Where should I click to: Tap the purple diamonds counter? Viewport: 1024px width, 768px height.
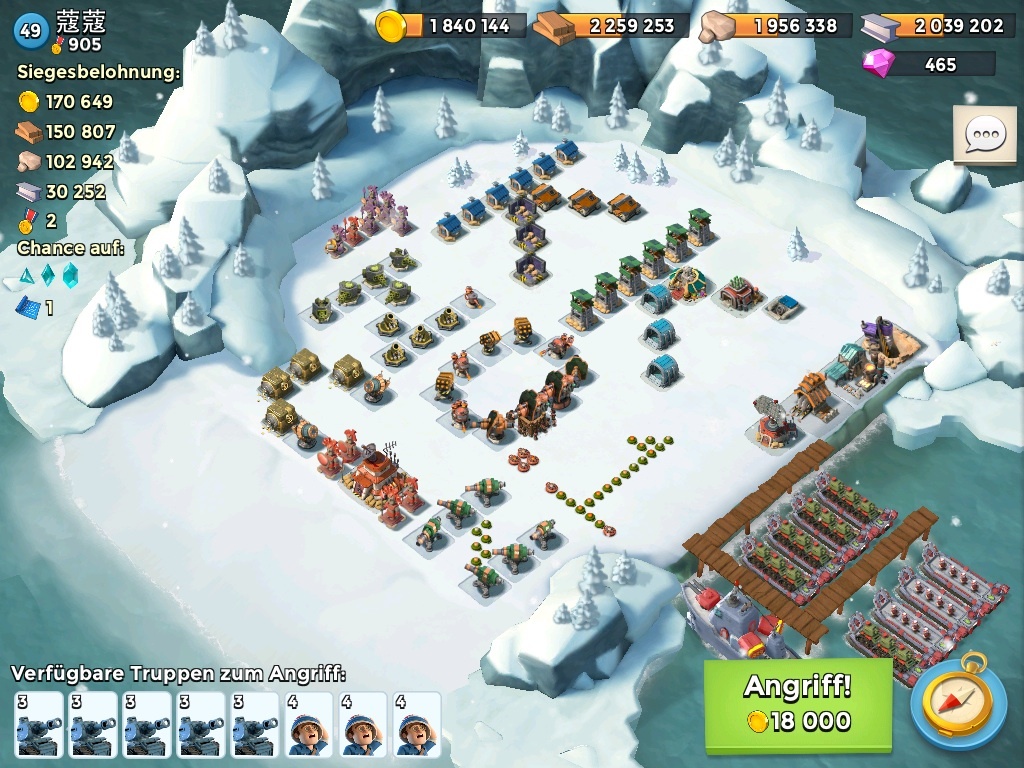click(929, 64)
